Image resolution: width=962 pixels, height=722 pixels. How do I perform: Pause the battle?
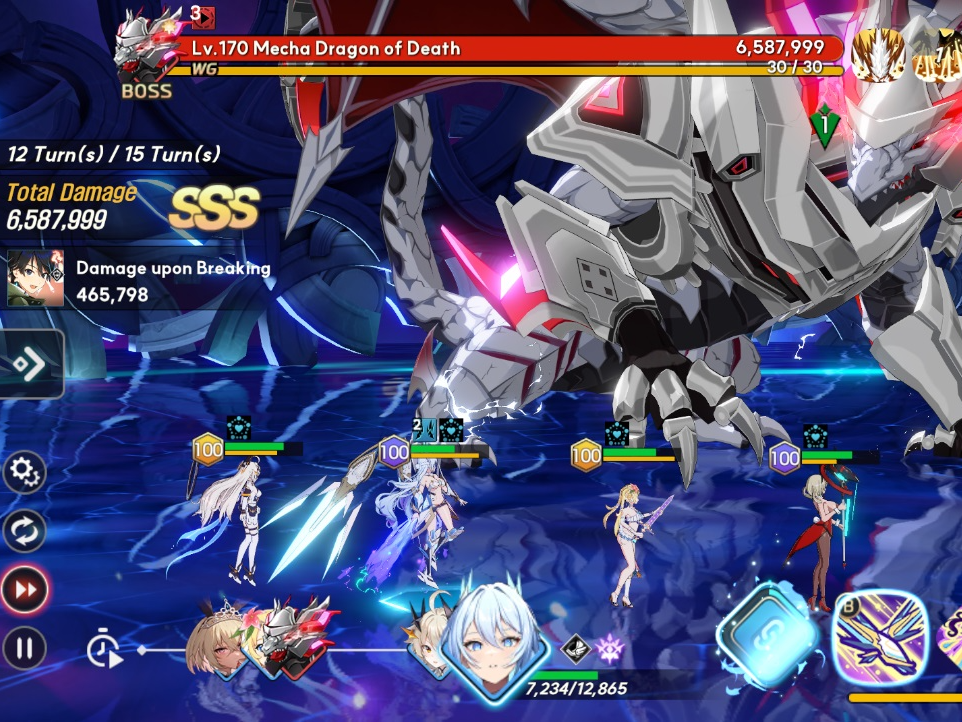24,648
